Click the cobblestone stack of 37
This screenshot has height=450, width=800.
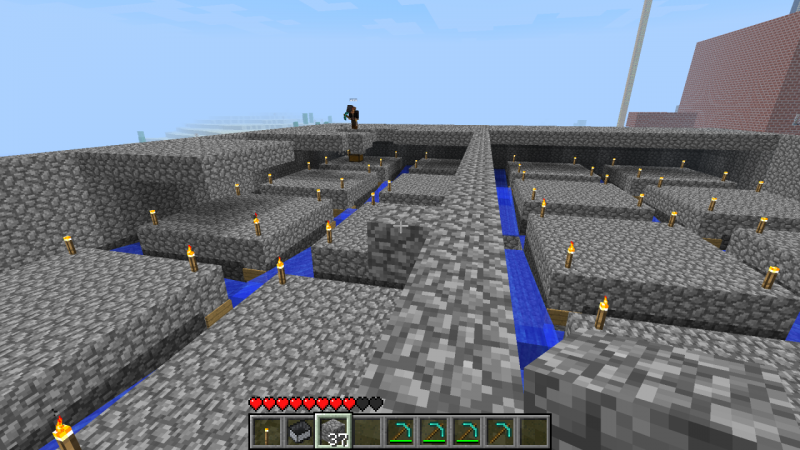[x=332, y=431]
